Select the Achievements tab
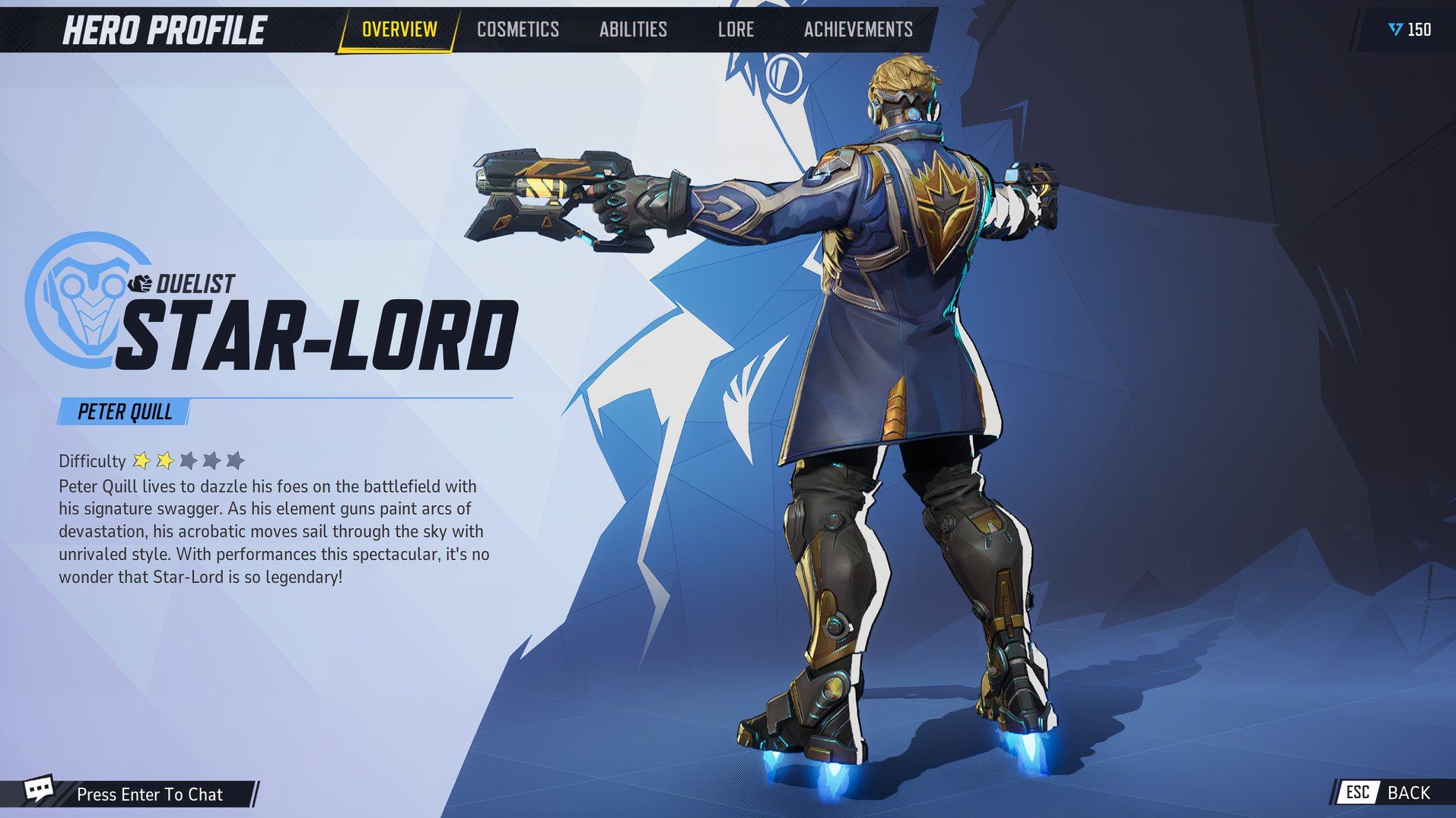Image resolution: width=1456 pixels, height=818 pixels. 858,30
